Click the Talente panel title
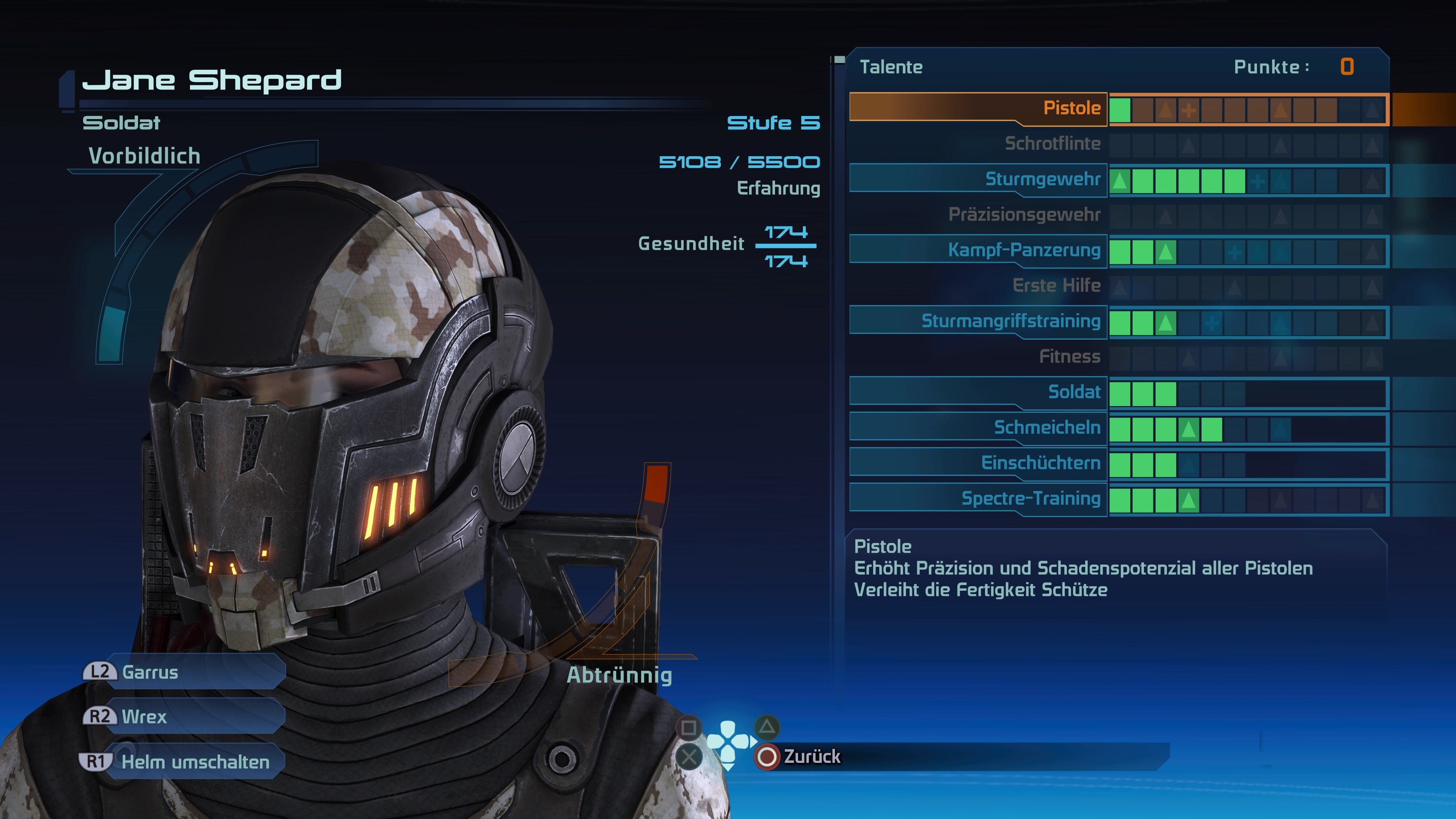The height and width of the screenshot is (819, 1456). [x=891, y=67]
